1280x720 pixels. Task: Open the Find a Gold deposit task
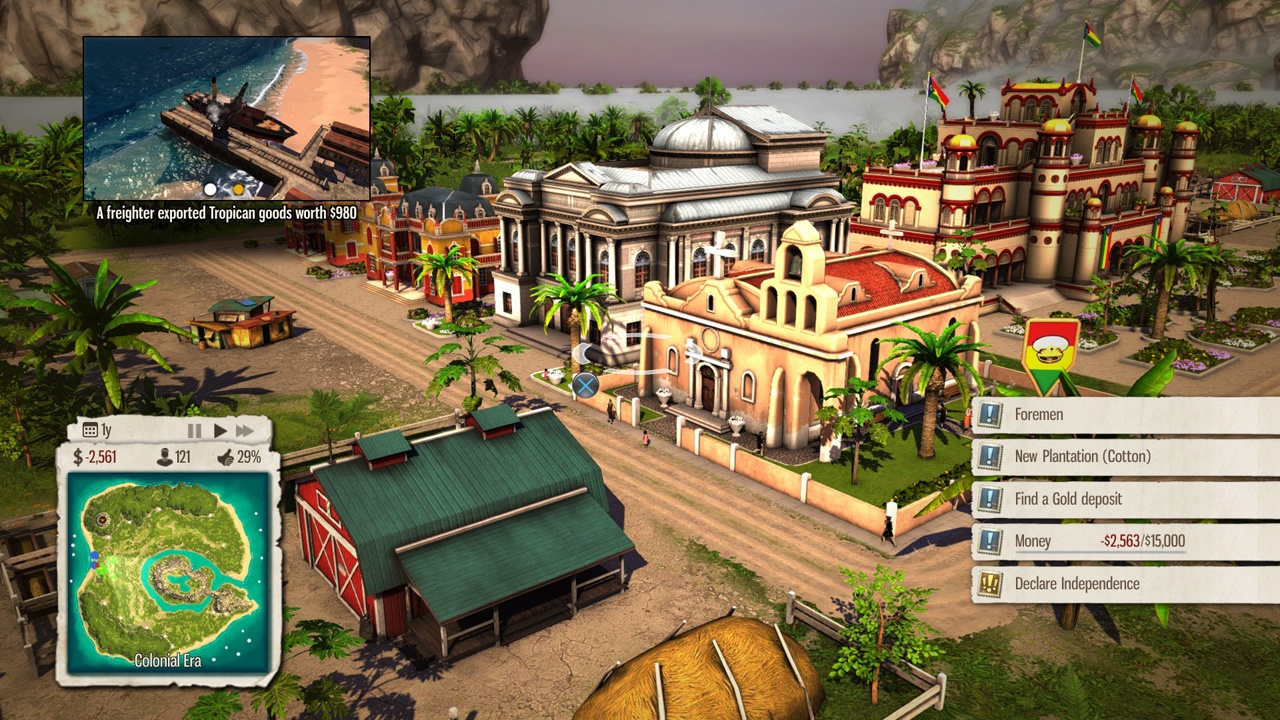[1125, 499]
